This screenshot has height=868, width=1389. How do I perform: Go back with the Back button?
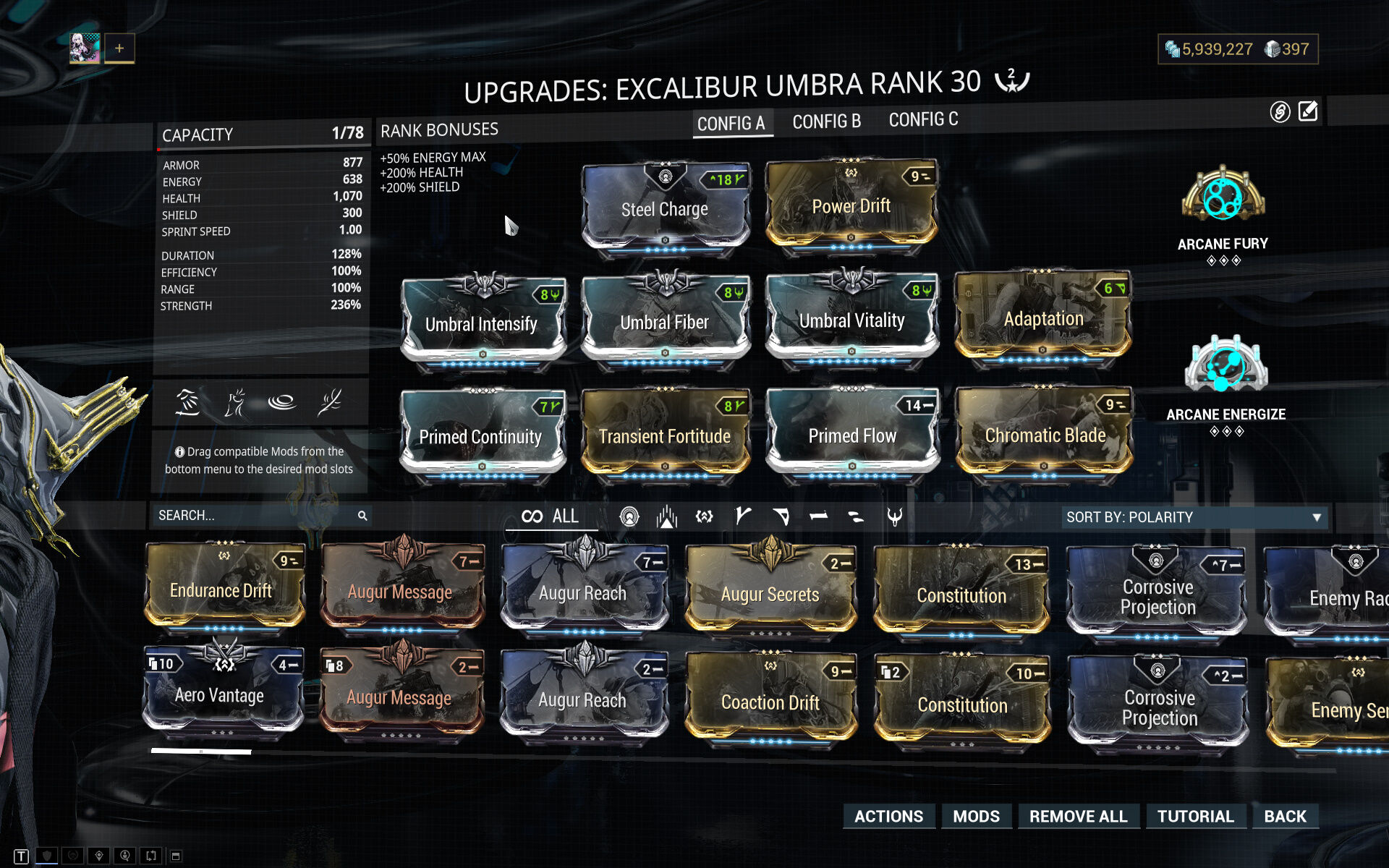click(x=1285, y=816)
